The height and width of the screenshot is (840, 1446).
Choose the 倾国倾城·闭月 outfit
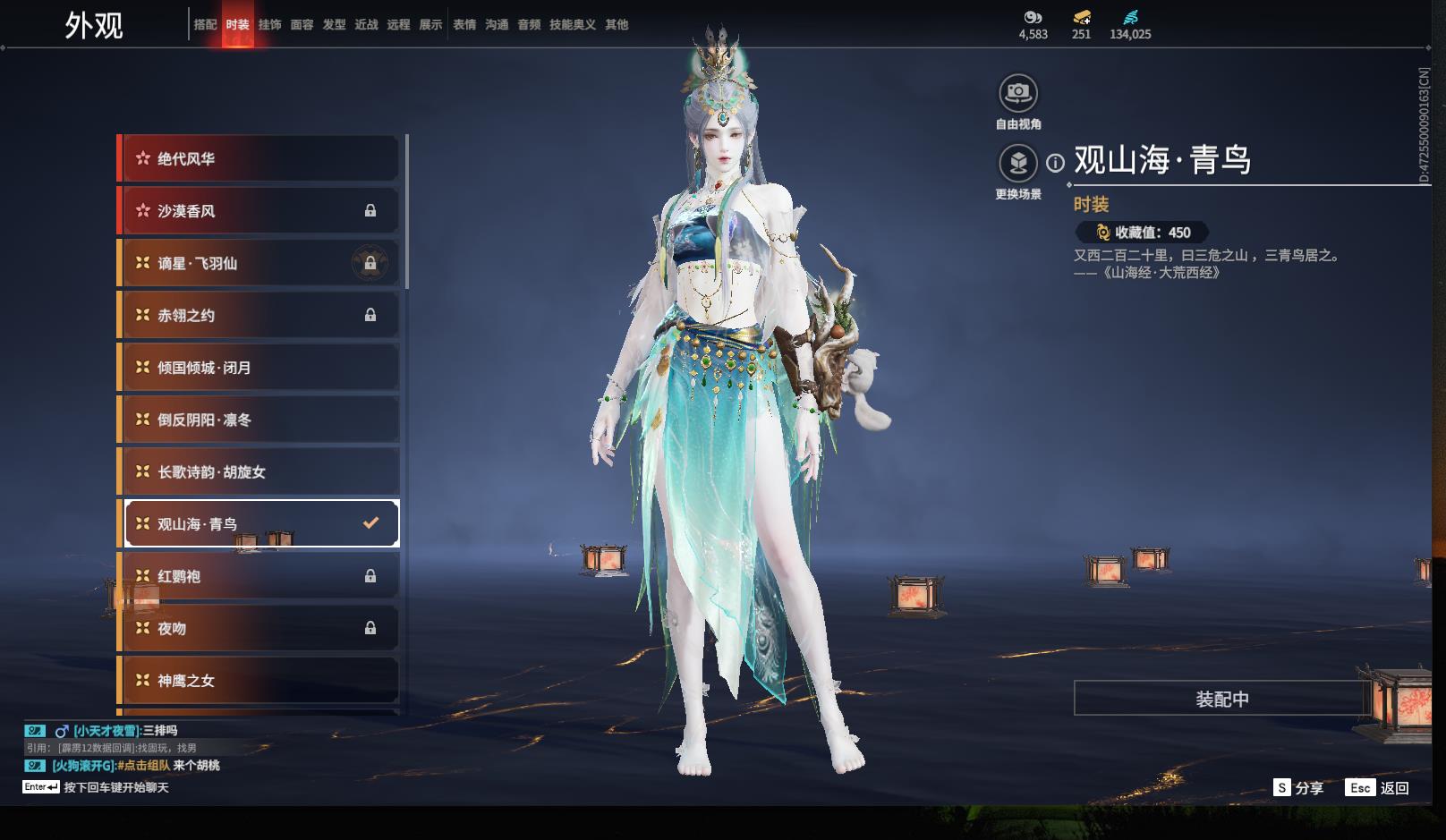[x=259, y=368]
